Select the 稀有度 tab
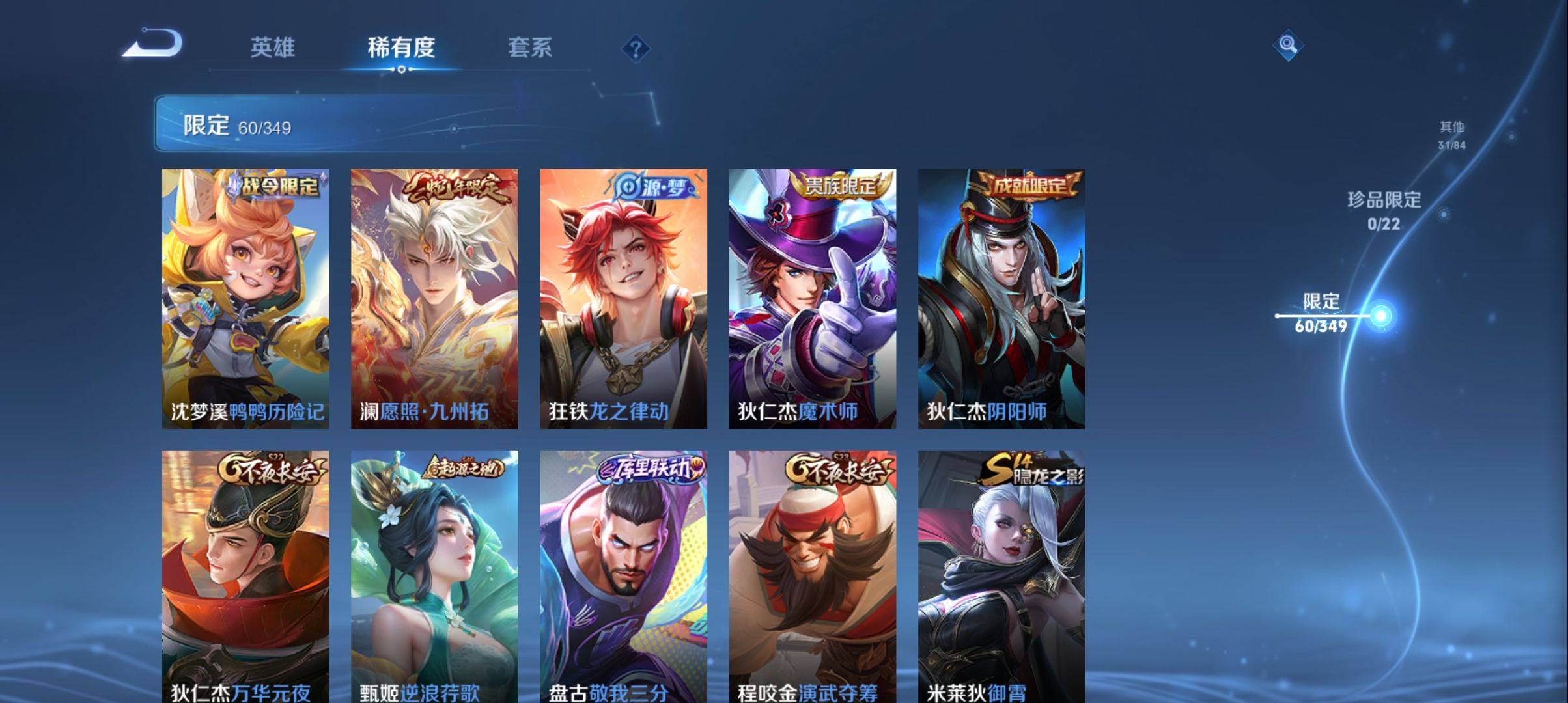 pos(401,48)
